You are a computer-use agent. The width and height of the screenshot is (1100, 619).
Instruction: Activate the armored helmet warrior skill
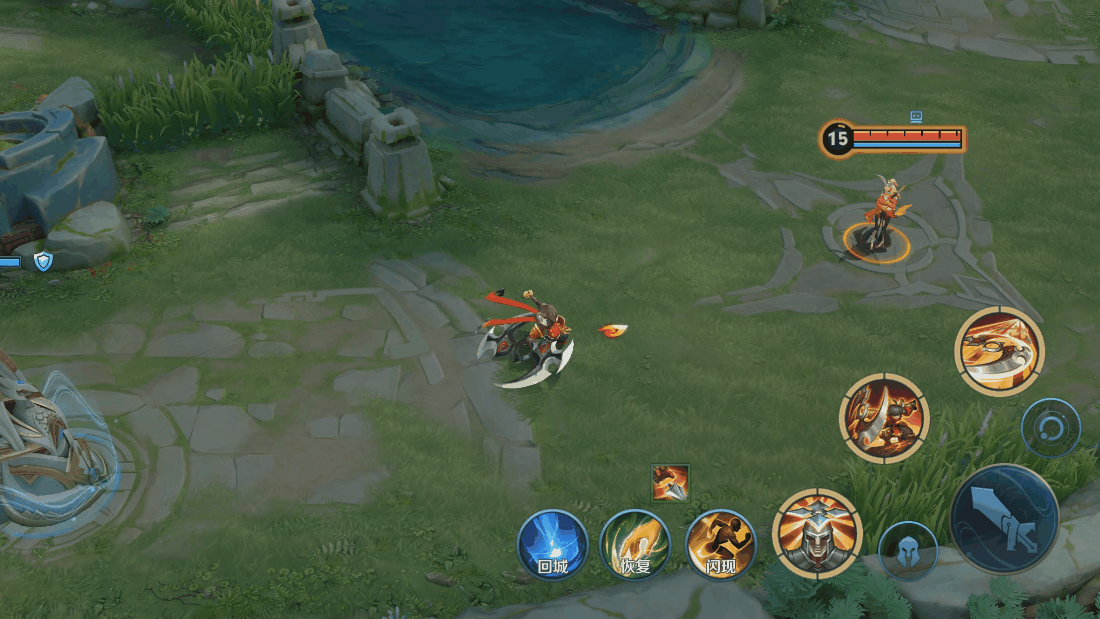(817, 533)
